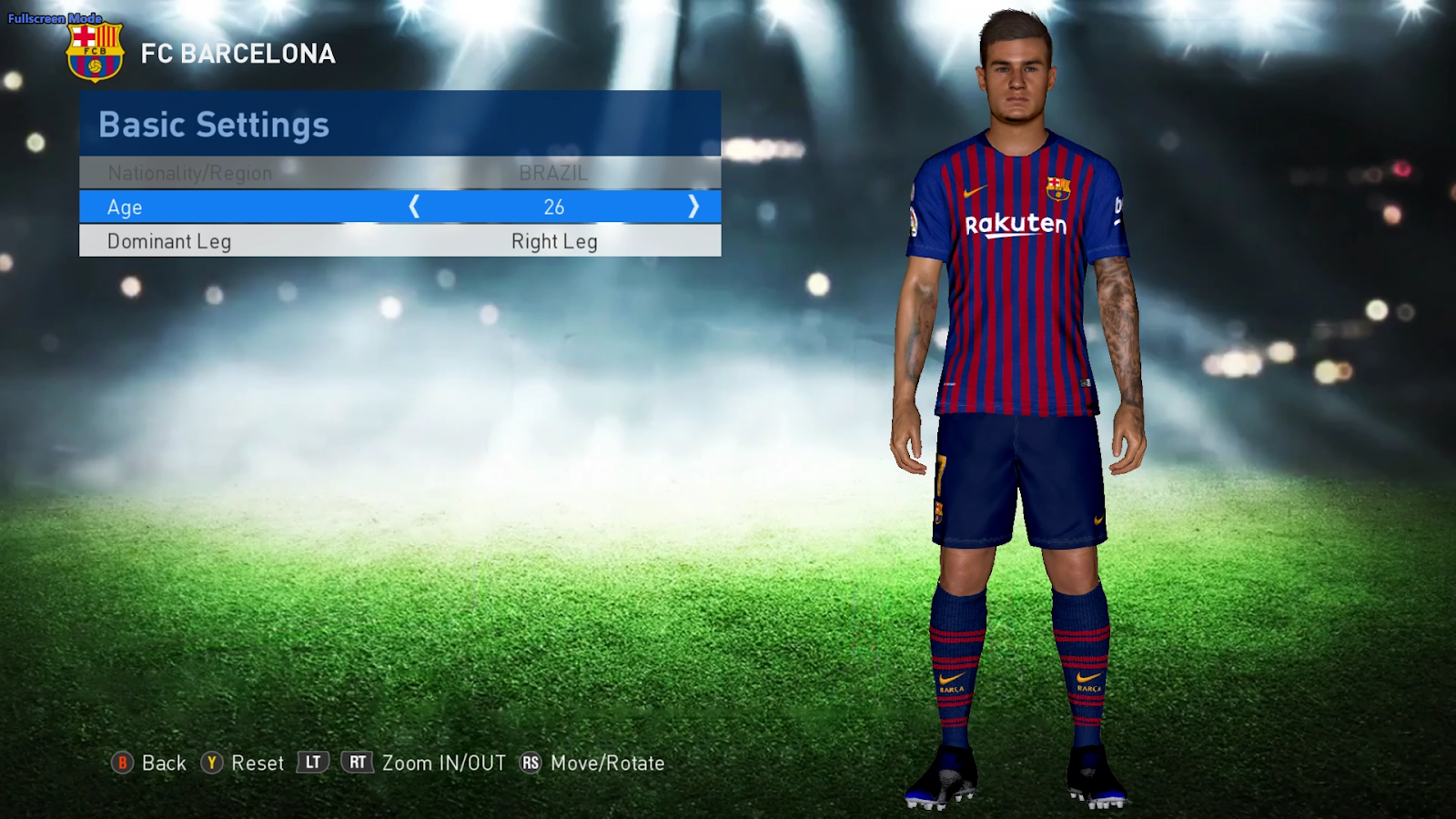The image size is (1456, 819).
Task: Click the Y button icon to Reset
Action: pyautogui.click(x=213, y=763)
